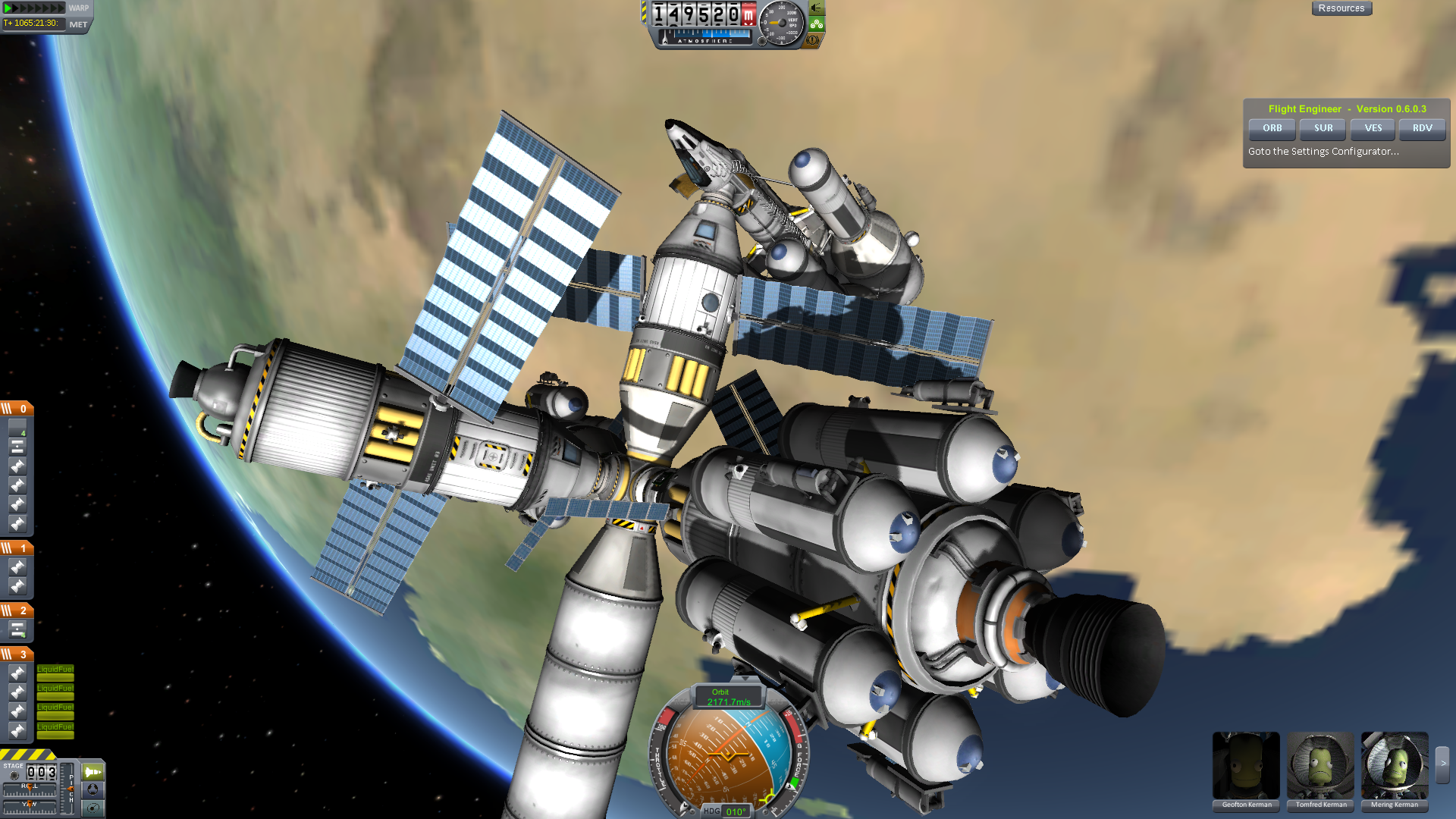
Task: Toggle lights with the lamp icon
Action: 817,8
